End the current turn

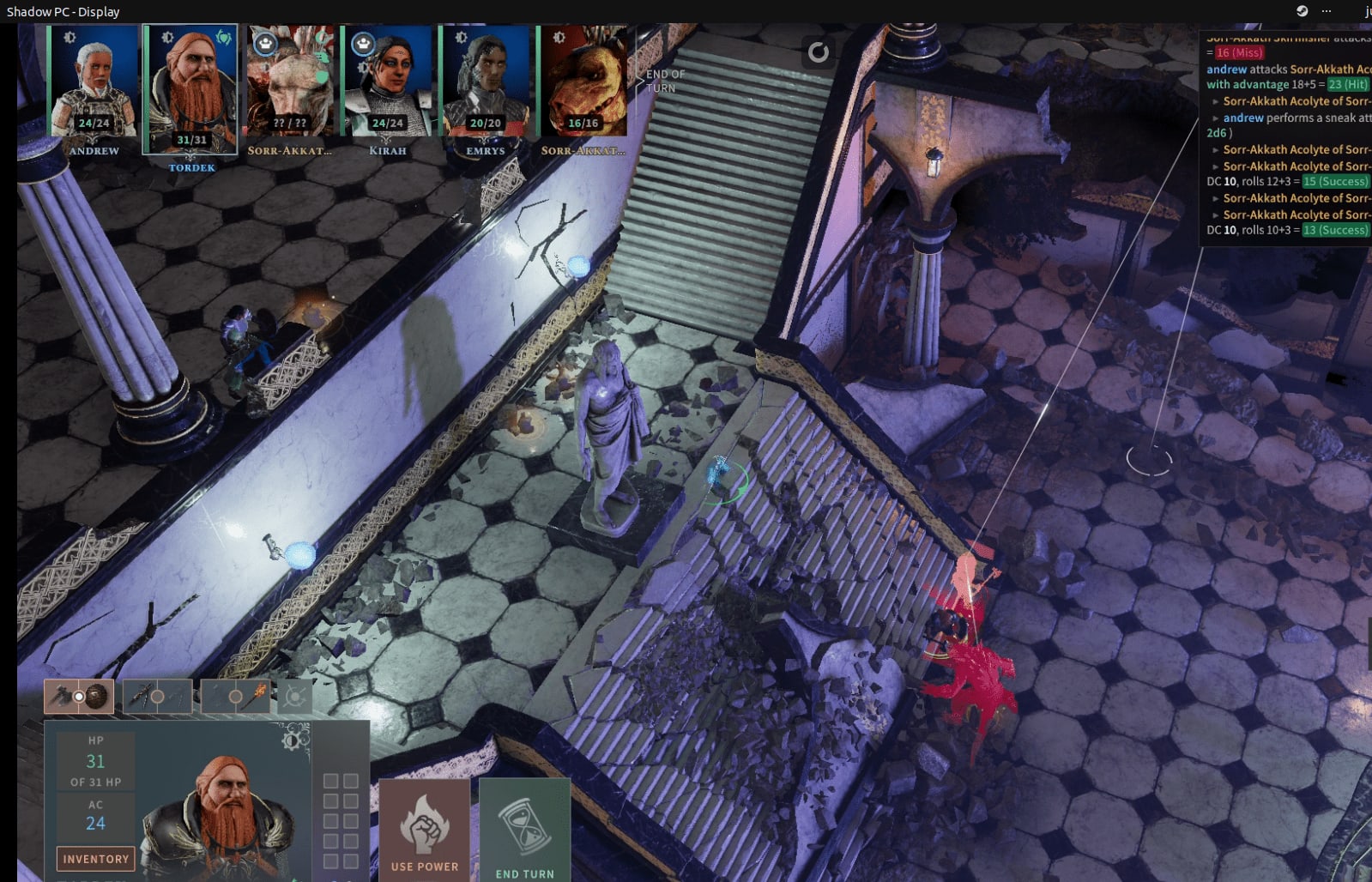point(524,831)
